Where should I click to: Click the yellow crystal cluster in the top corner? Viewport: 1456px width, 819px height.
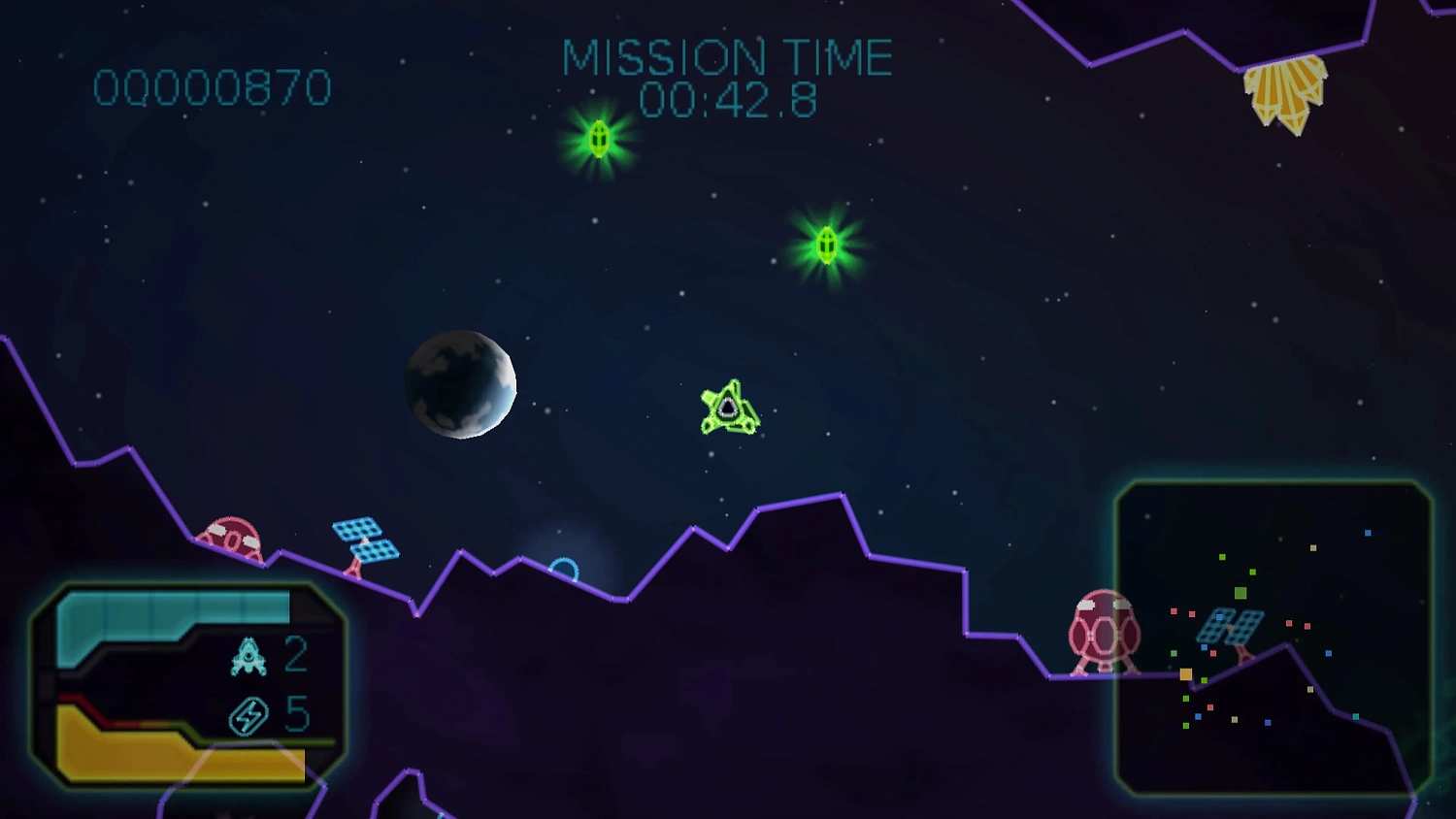coord(1286,92)
